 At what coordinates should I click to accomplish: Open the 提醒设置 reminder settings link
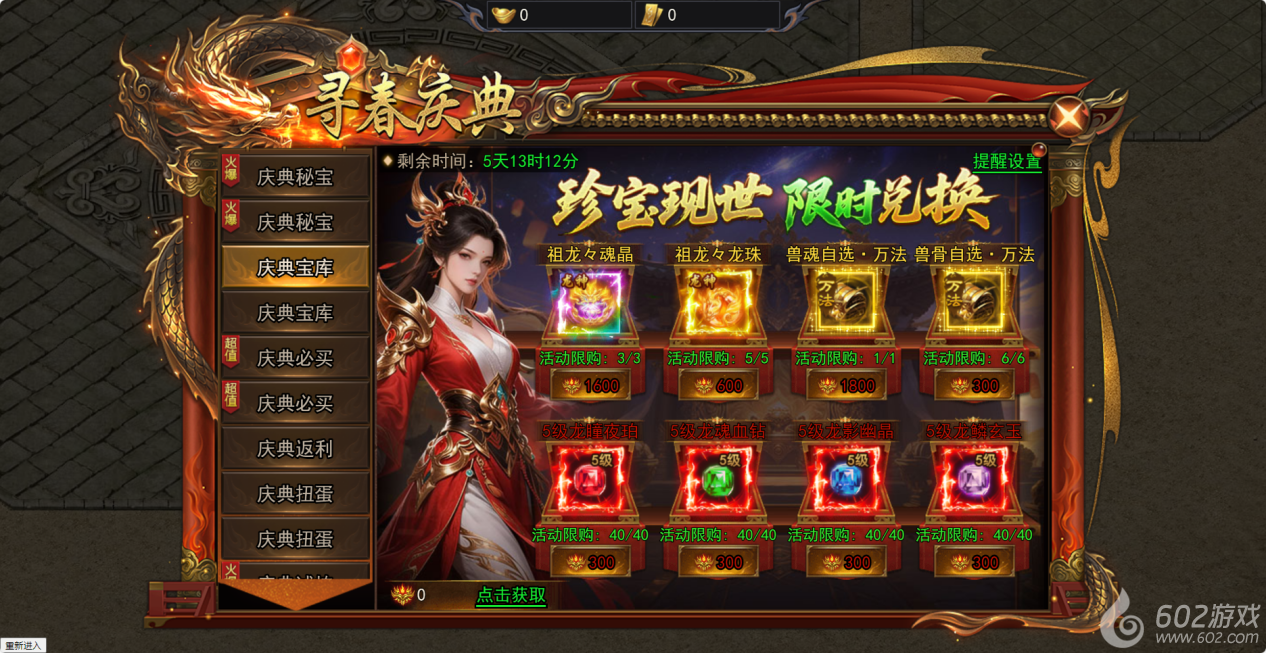[x=1006, y=161]
